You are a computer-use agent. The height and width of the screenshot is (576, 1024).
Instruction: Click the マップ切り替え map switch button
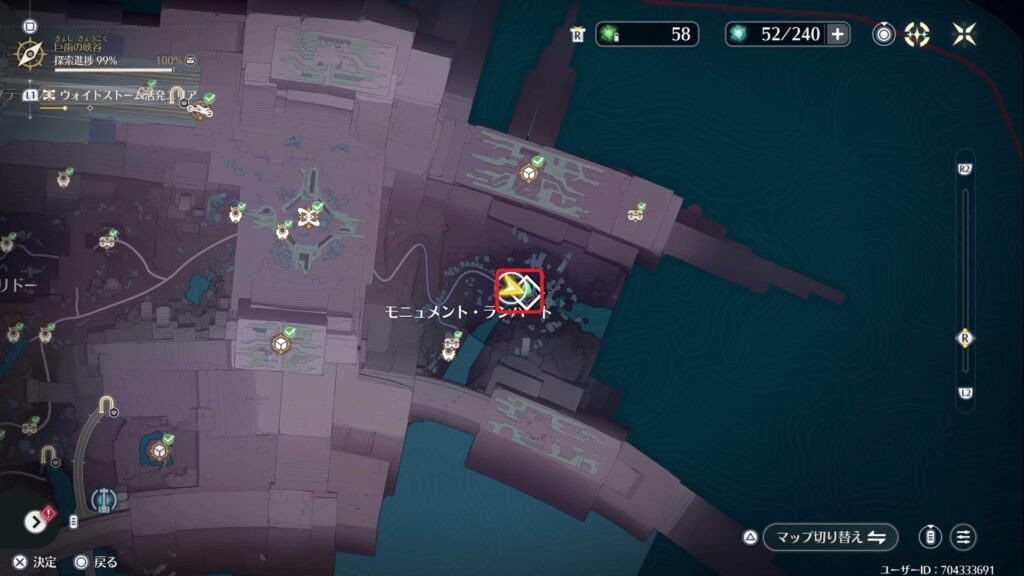830,537
